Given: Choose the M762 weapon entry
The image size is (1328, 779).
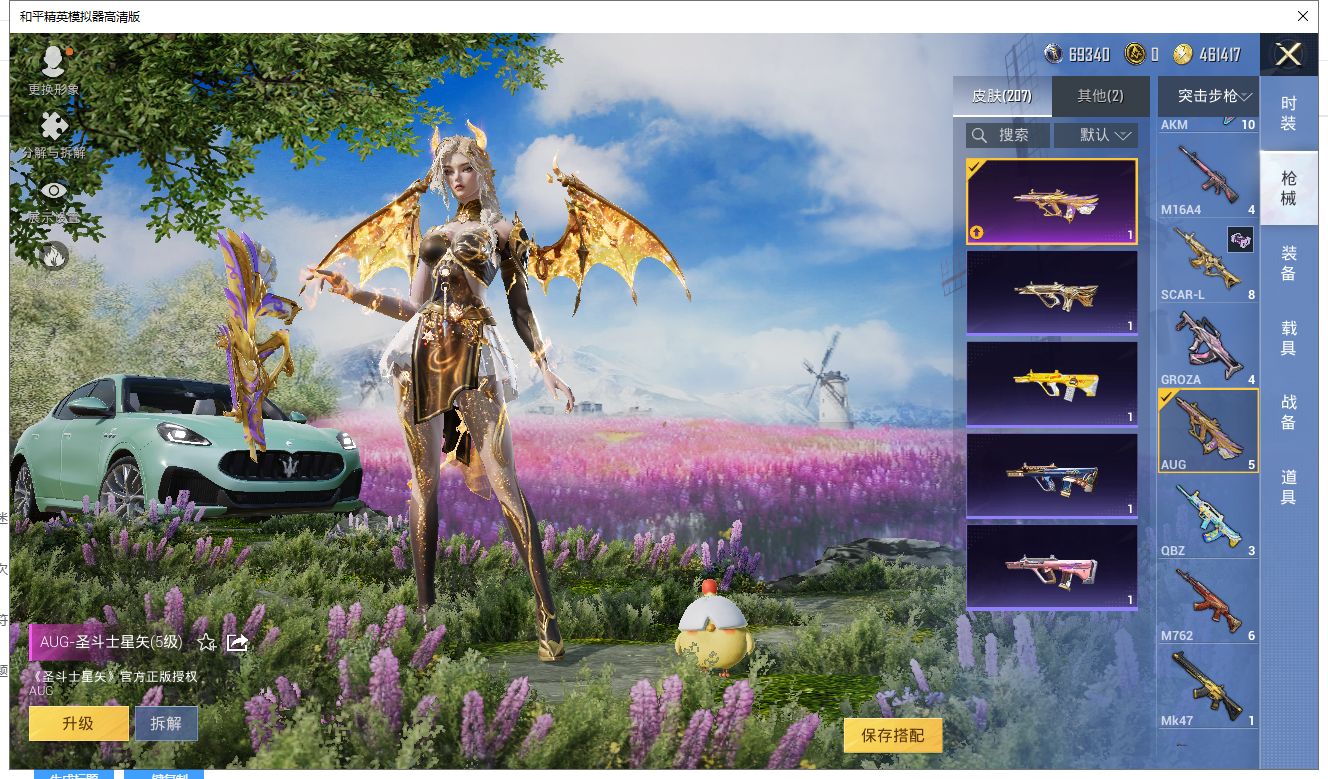Looking at the screenshot, I should coord(1207,603).
